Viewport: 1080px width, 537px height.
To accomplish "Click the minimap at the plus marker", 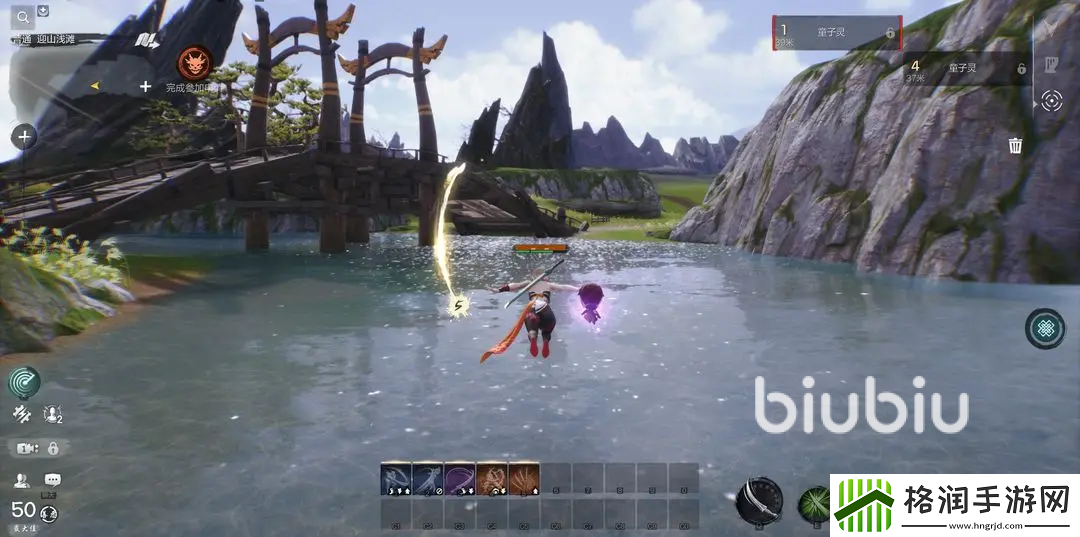I will [x=145, y=87].
